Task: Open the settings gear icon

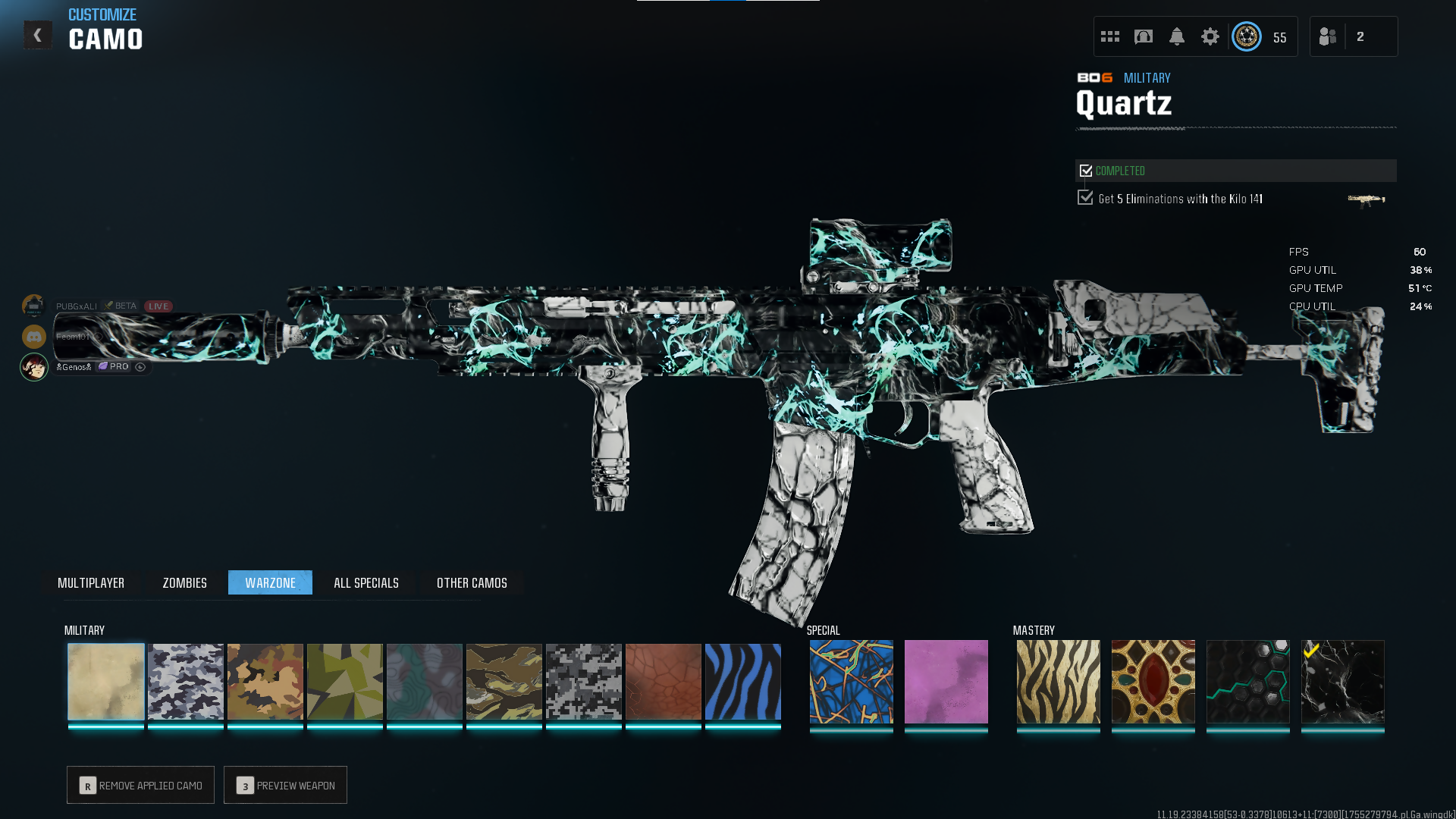Action: (x=1210, y=36)
